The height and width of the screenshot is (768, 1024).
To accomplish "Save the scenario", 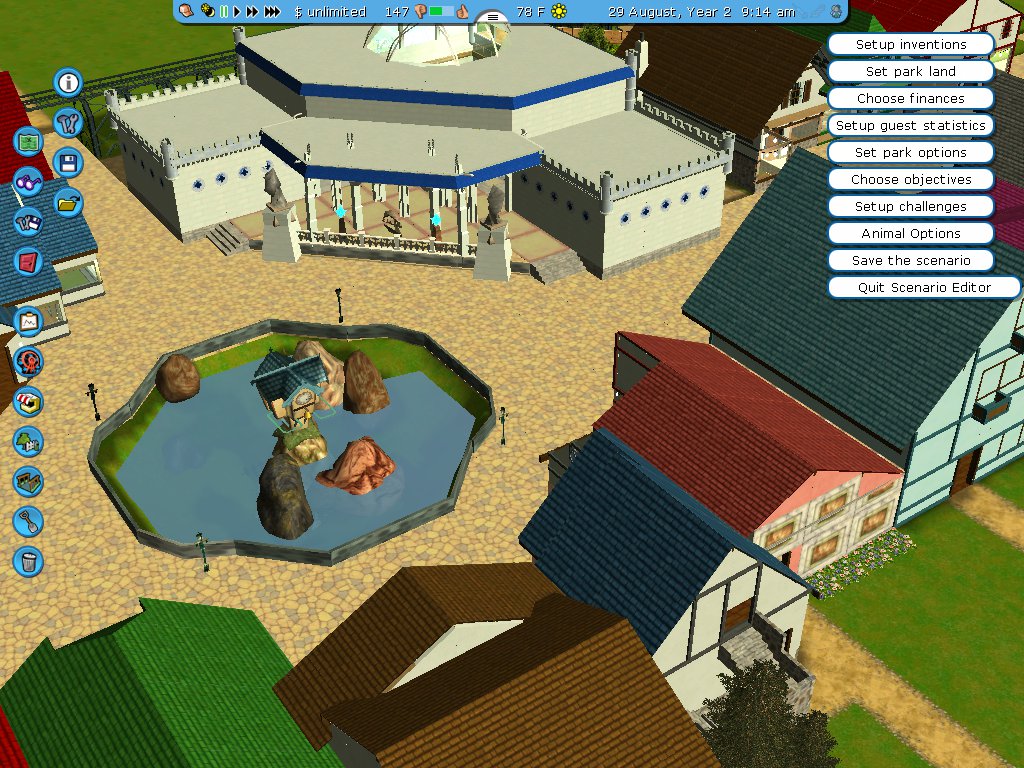I will click(x=911, y=261).
